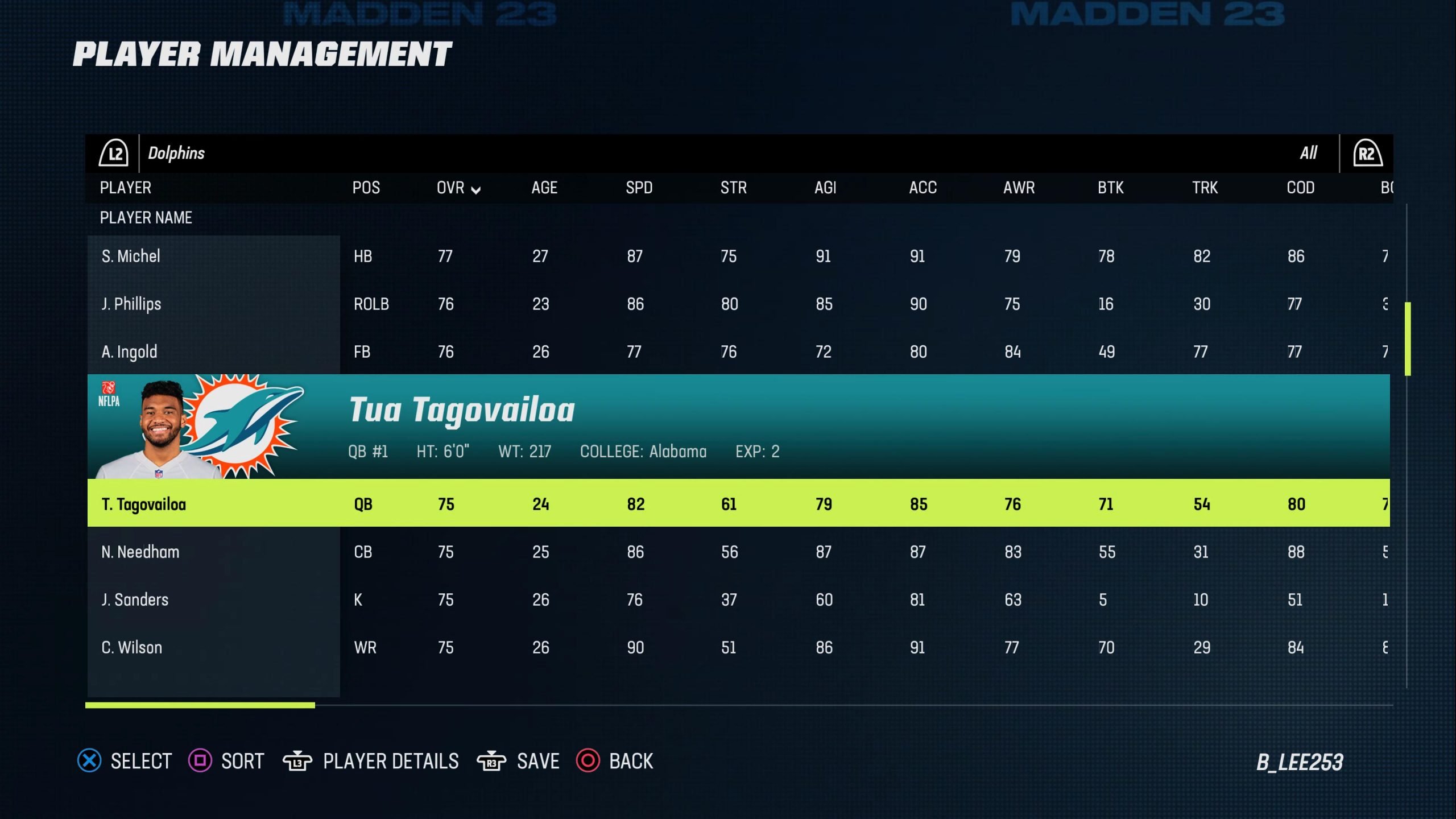Change the All position filter
Viewport: 1456px width, 819px height.
[x=1308, y=154]
